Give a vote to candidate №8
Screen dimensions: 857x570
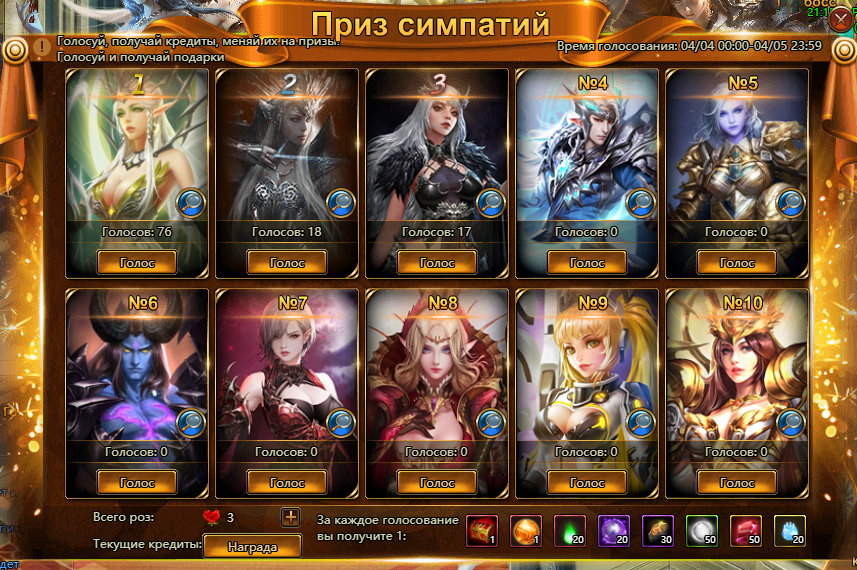tap(436, 482)
